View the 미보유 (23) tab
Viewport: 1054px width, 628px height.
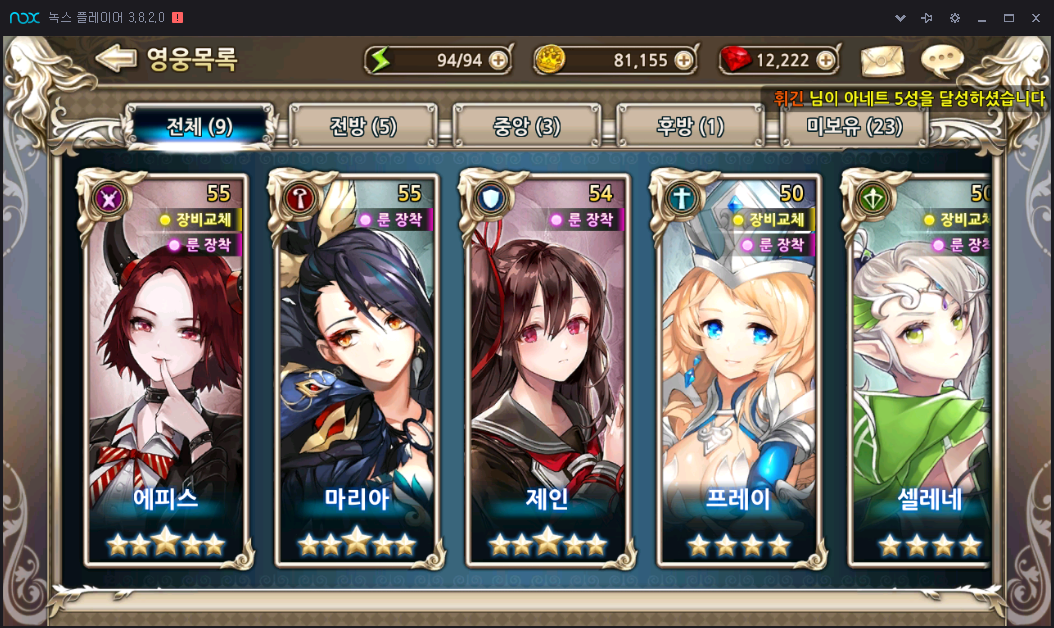tap(854, 127)
